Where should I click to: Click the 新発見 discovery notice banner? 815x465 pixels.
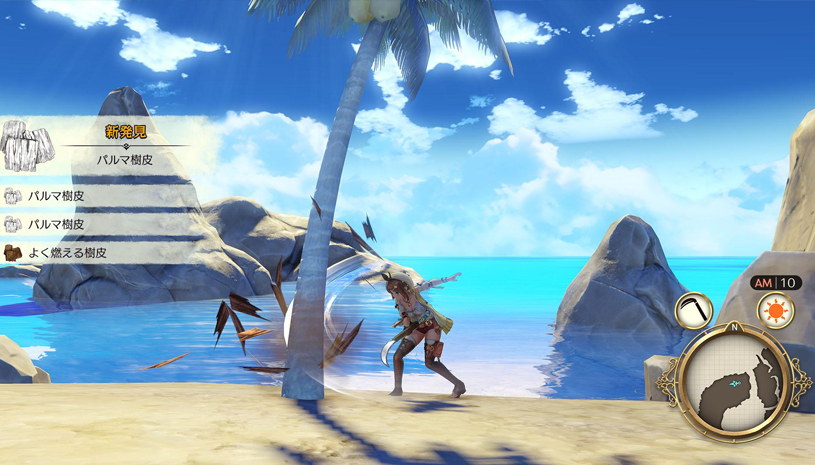[110, 144]
